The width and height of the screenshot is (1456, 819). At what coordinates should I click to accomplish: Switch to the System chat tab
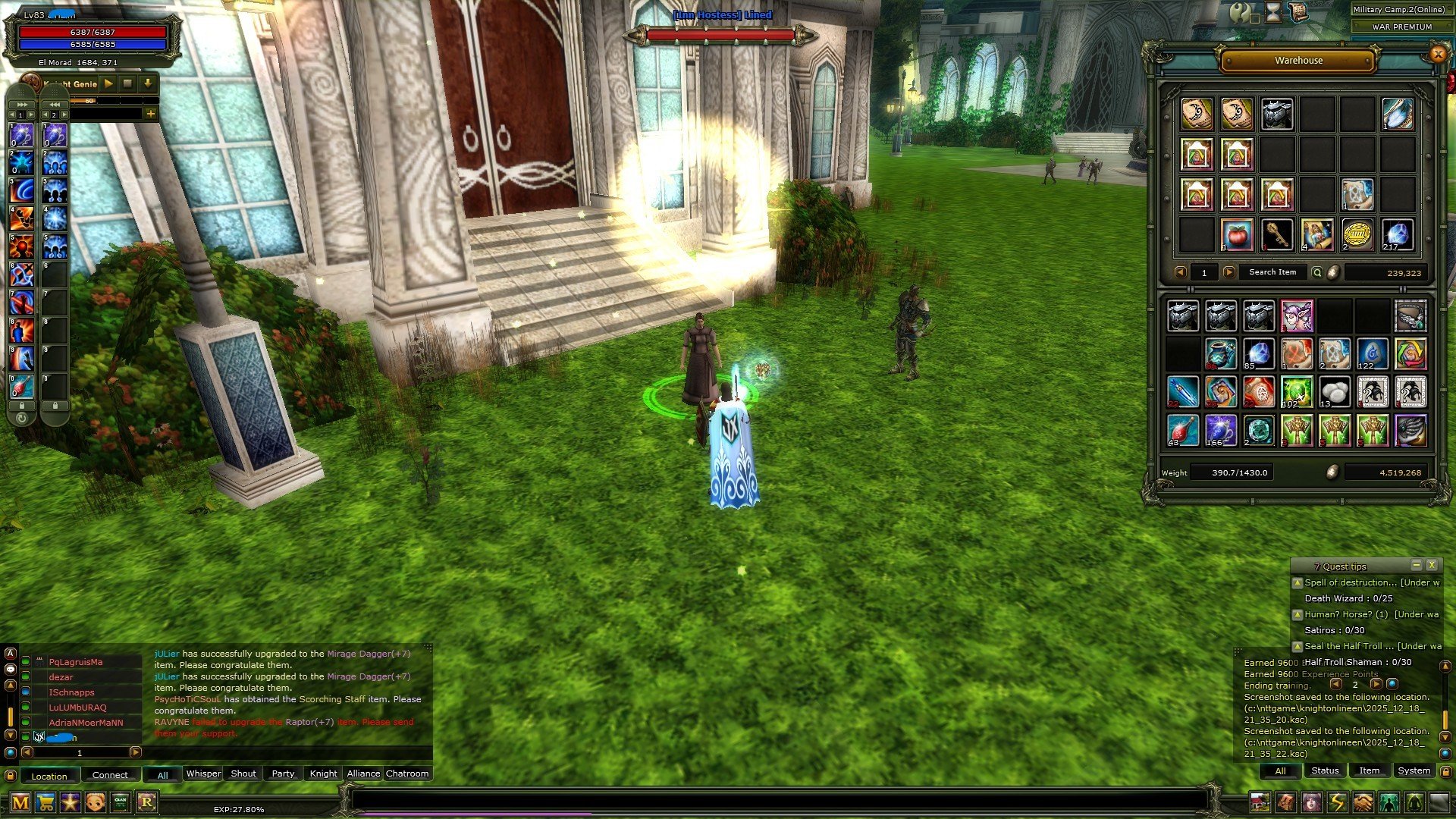1414,770
